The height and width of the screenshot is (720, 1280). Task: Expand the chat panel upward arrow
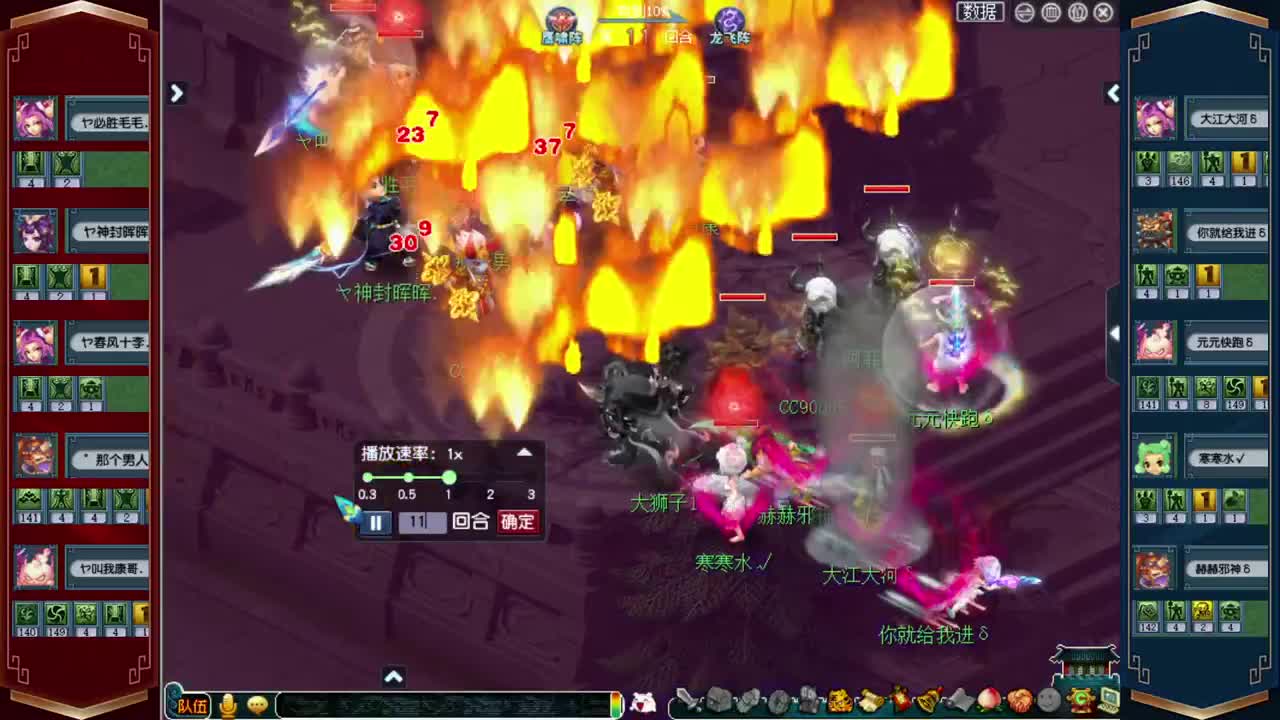393,677
